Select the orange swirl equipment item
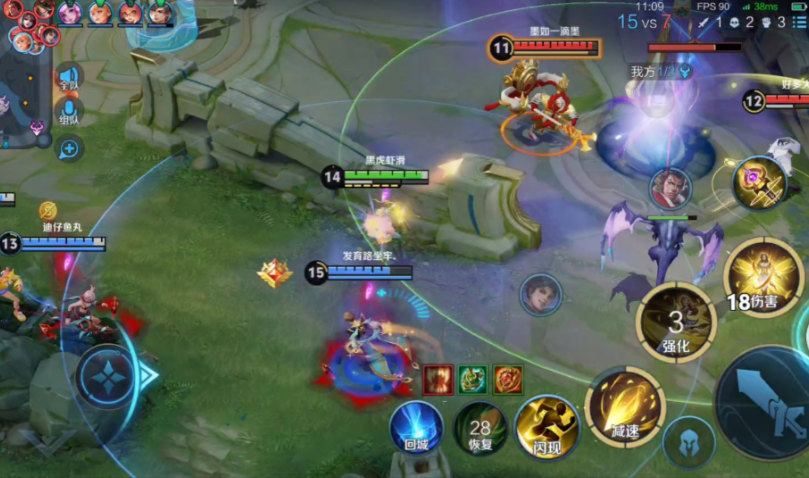This screenshot has height=478, width=809. tap(507, 379)
